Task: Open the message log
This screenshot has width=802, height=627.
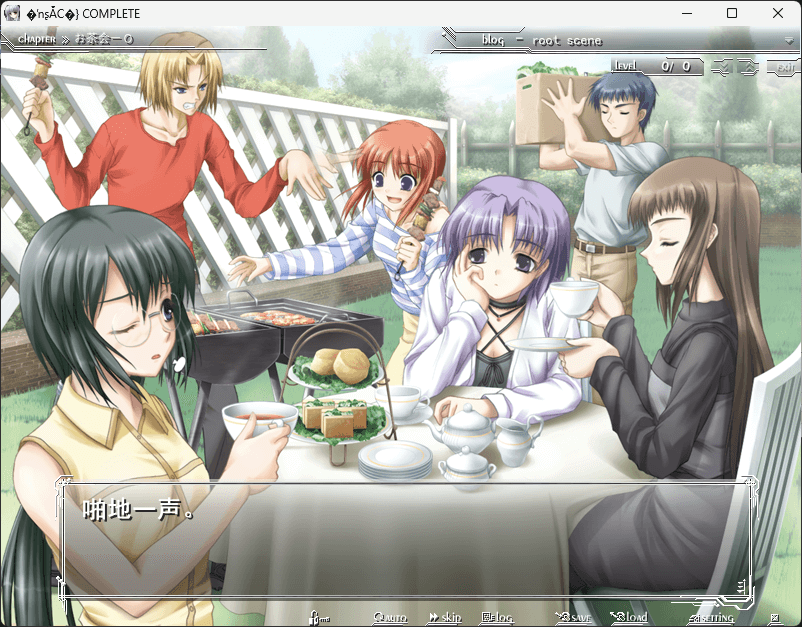Action: [x=497, y=617]
